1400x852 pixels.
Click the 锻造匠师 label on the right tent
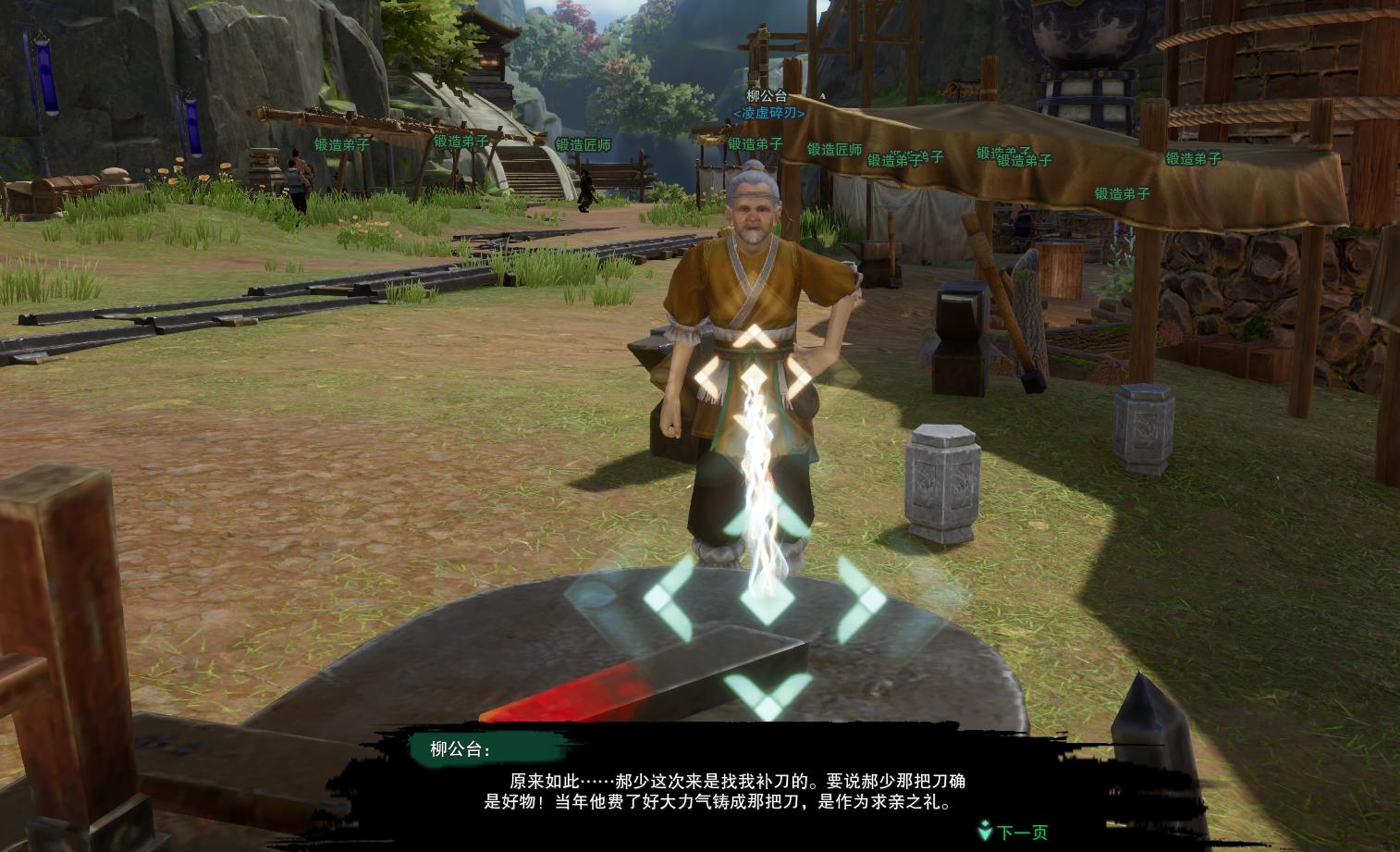tap(833, 148)
